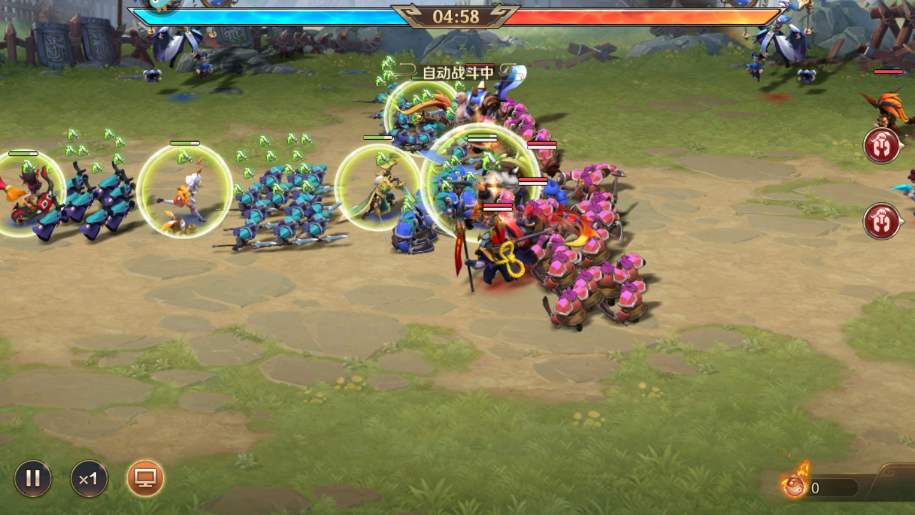Toggle the ×1 battle speed button
This screenshot has height=515, width=915.
pos(89,479)
